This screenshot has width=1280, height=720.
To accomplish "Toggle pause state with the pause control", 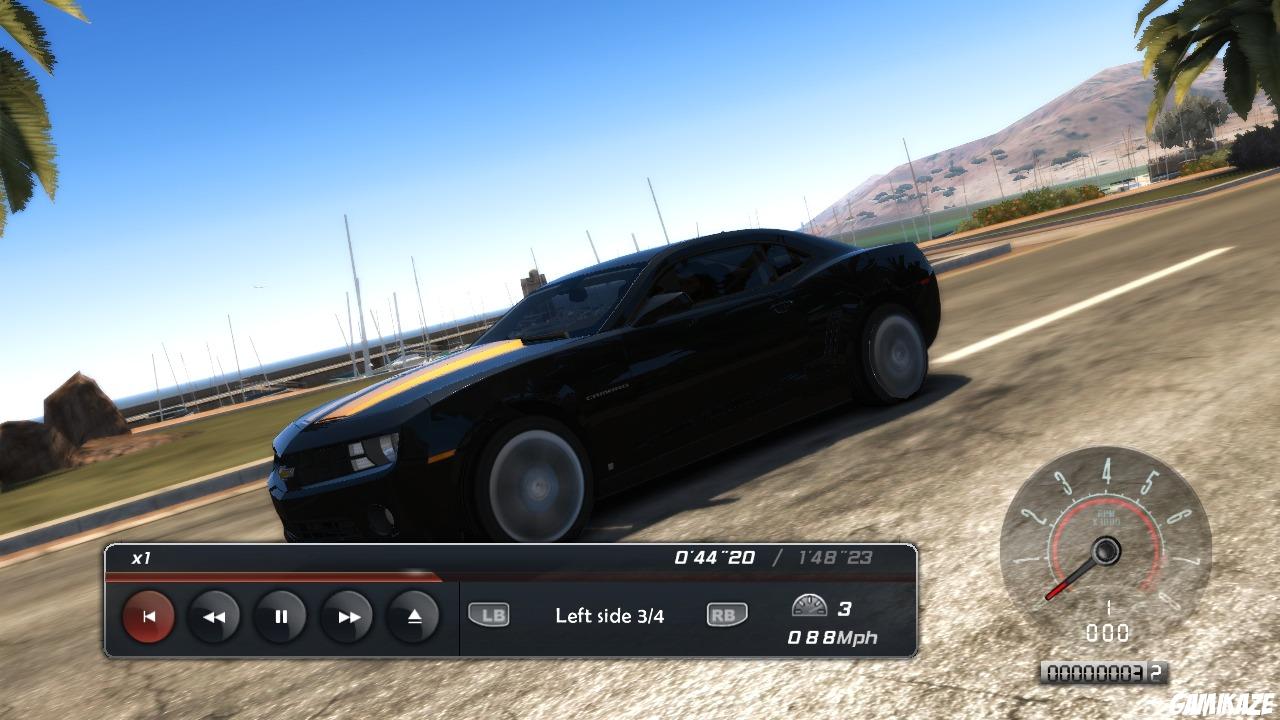I will pos(280,617).
